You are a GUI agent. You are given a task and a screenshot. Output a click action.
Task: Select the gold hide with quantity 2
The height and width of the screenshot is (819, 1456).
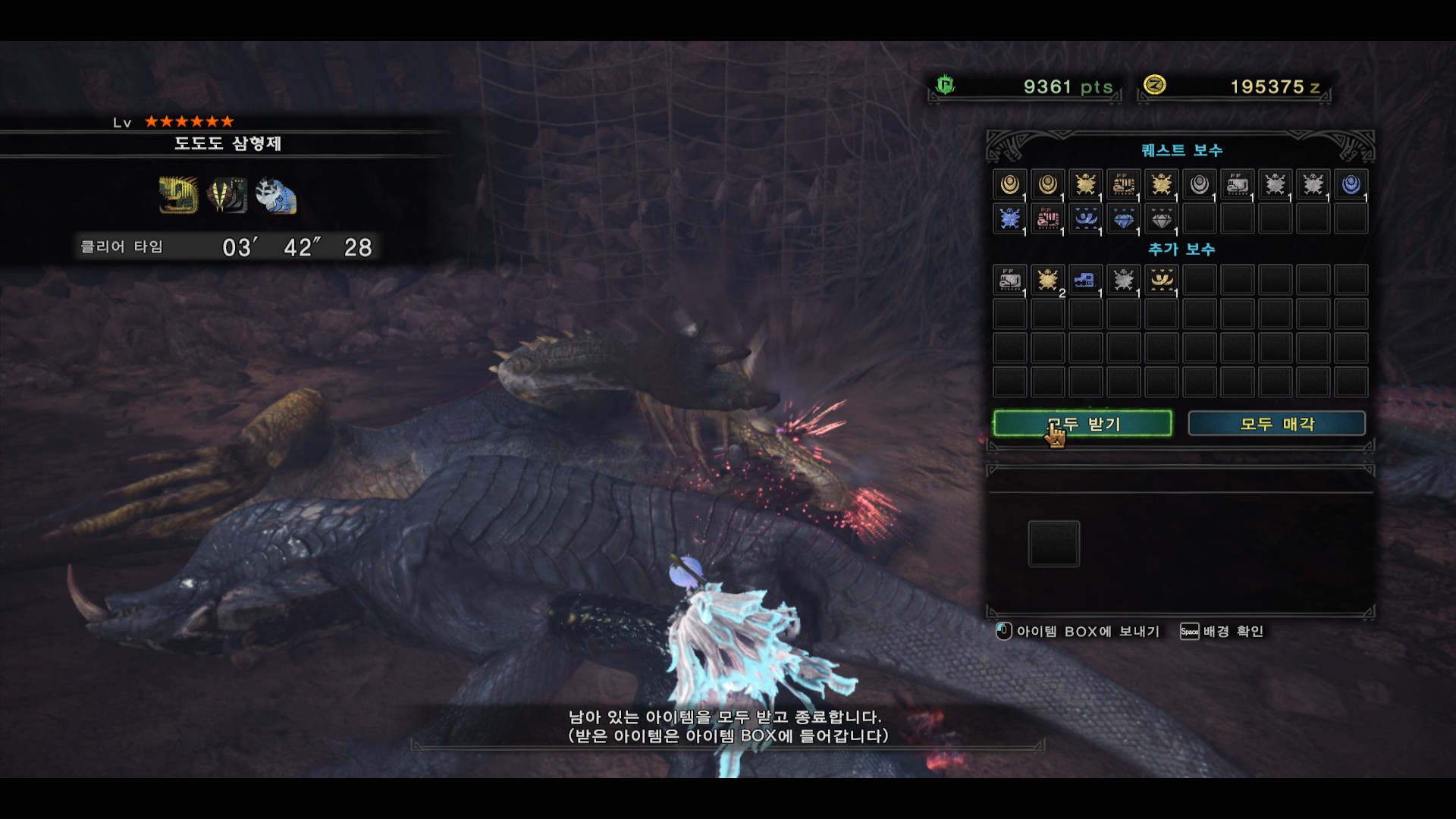point(1047,280)
